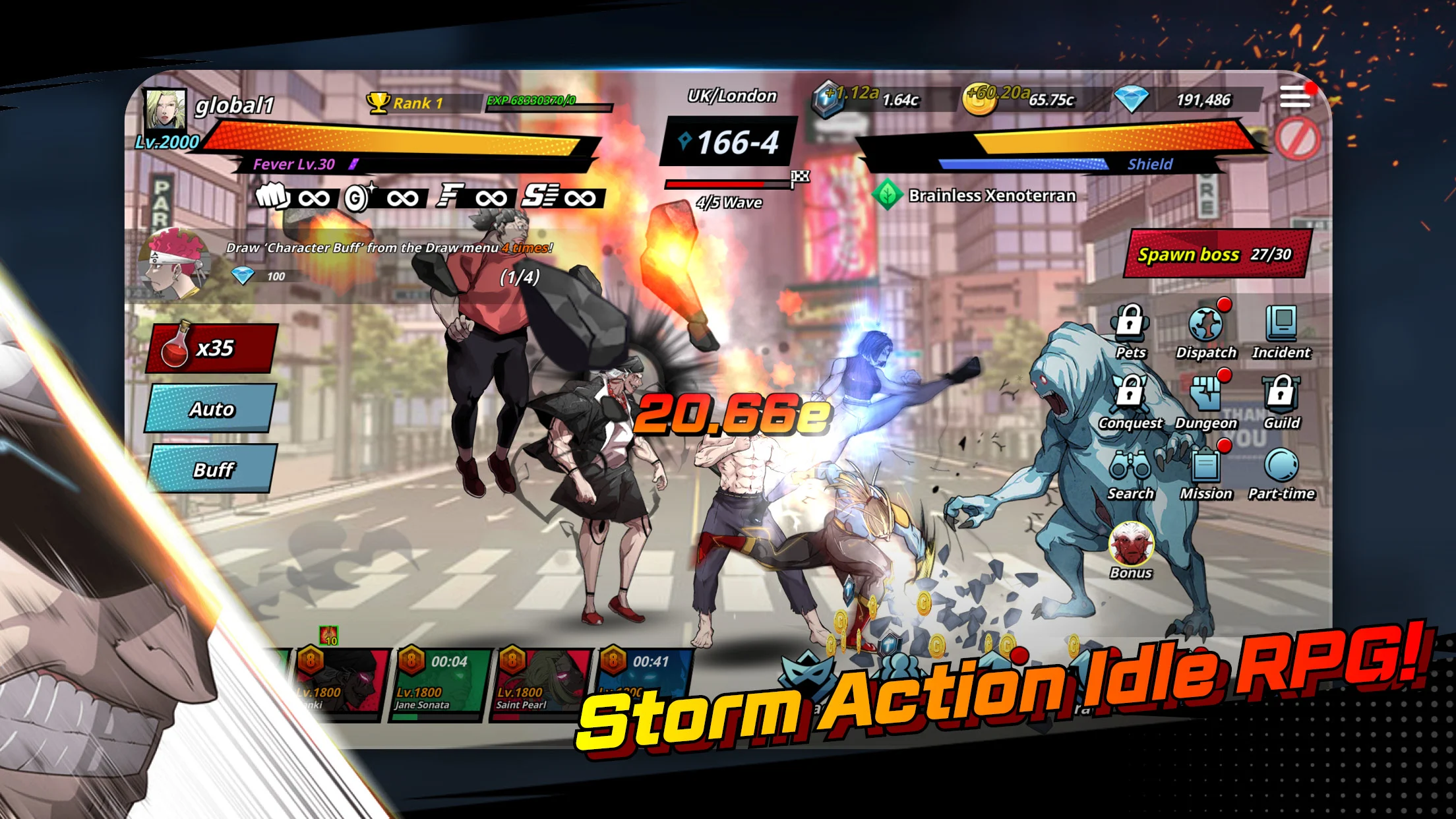Claim the Bonus red face icon
Viewport: 1456px width, 819px height.
[1131, 545]
